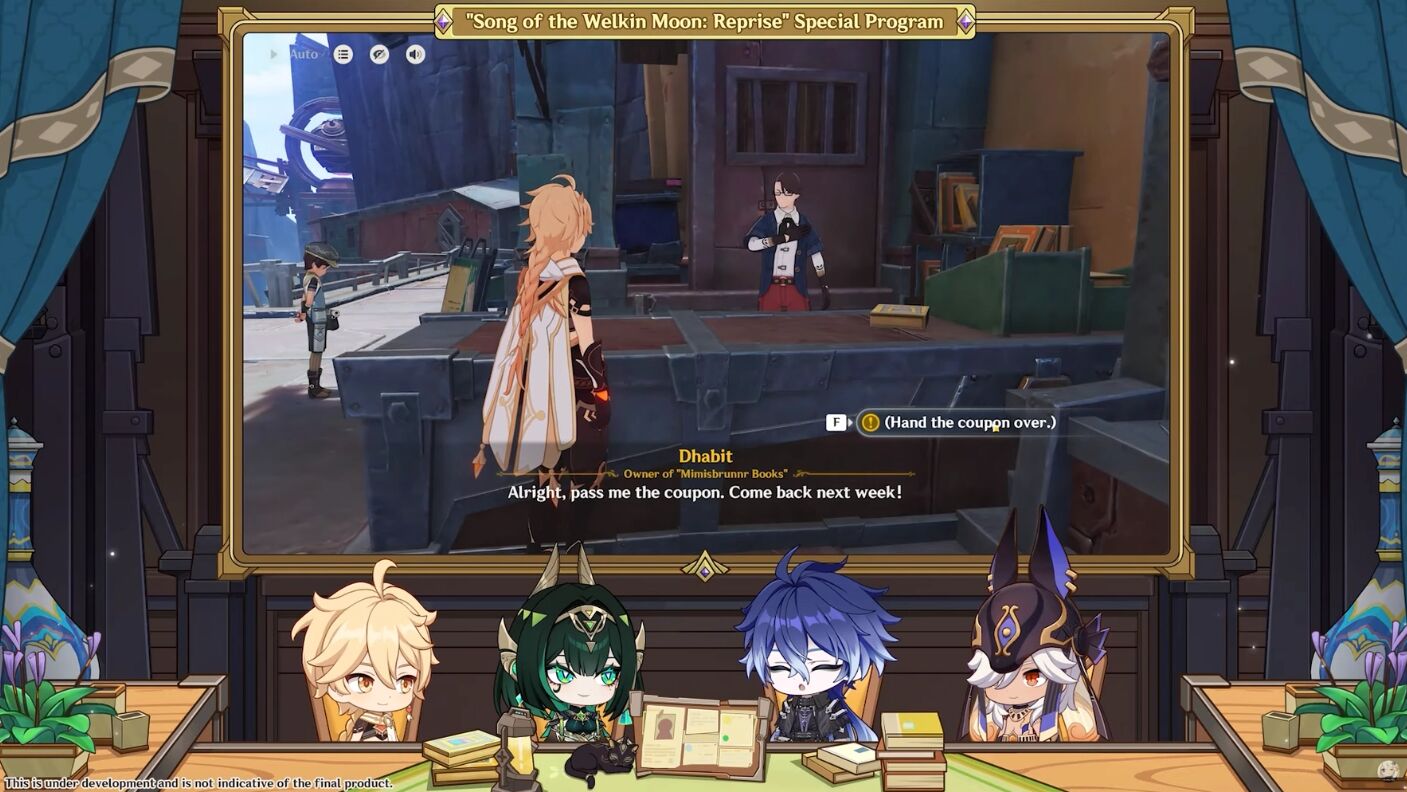Toggle dialogue voice with the speaker icon
This screenshot has height=792, width=1407.
415,54
